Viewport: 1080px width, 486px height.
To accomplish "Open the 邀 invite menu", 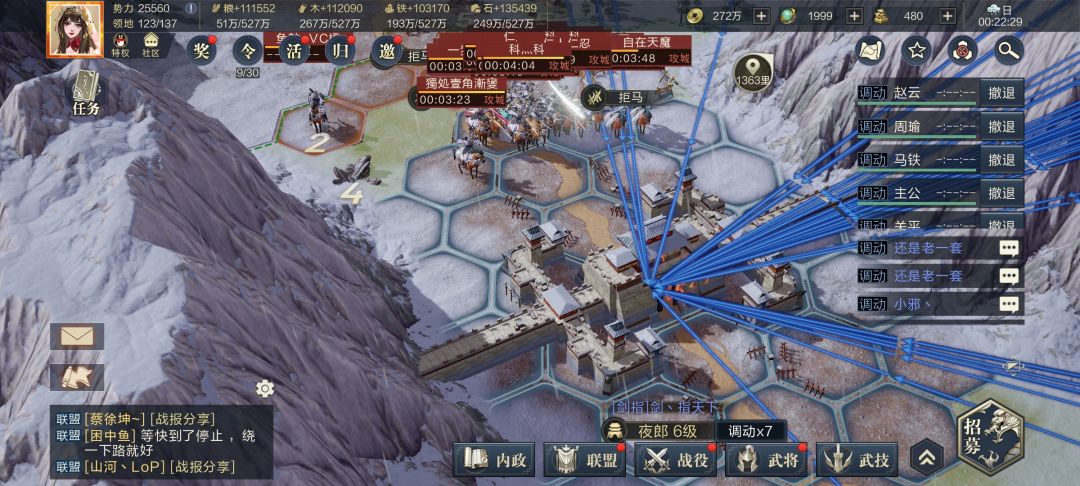I will 386,51.
